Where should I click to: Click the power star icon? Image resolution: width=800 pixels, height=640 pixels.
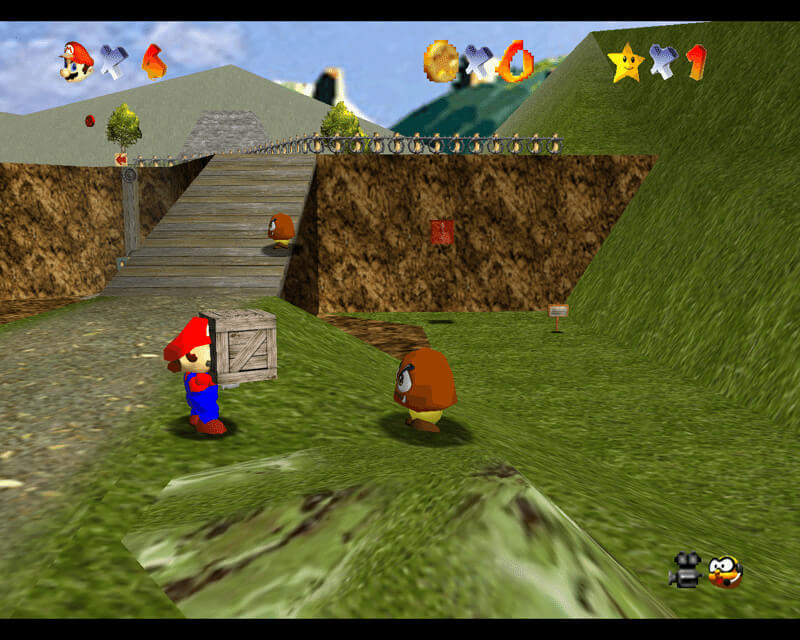626,63
